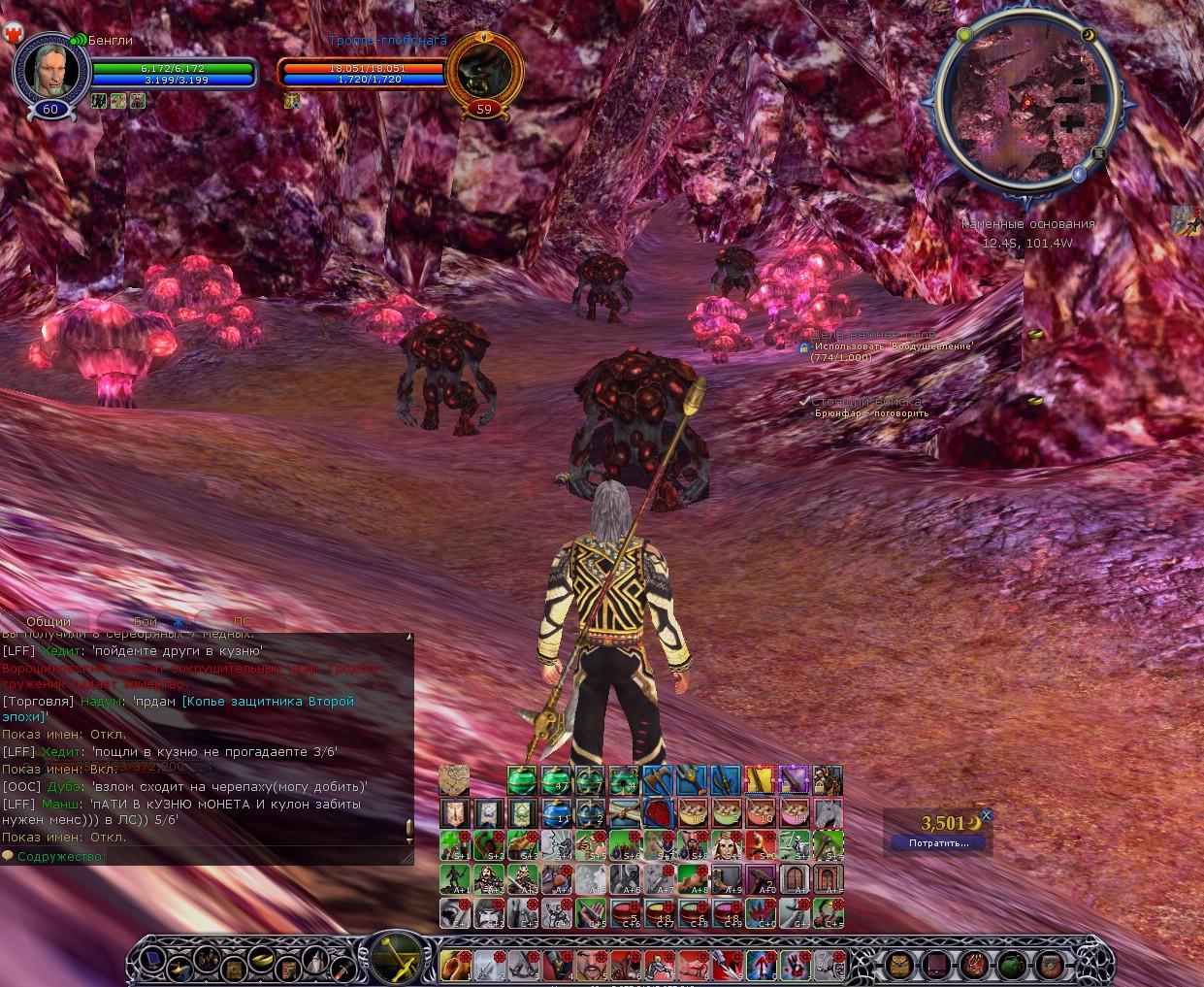
Task: Eat the yellow bowl food with count 10
Action: [x=692, y=812]
